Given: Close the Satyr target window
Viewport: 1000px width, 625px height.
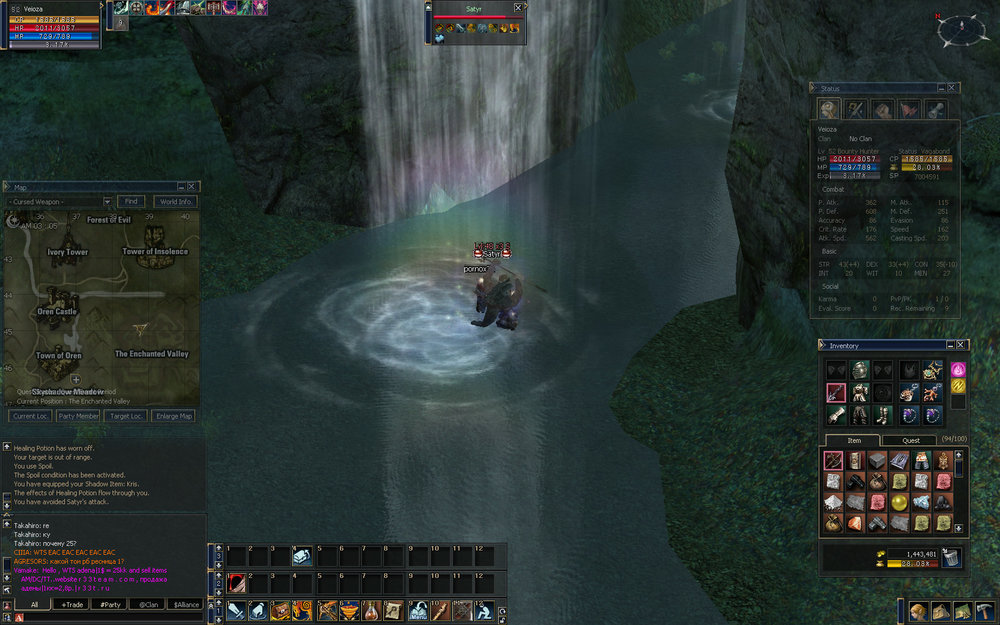Looking at the screenshot, I should (517, 7).
